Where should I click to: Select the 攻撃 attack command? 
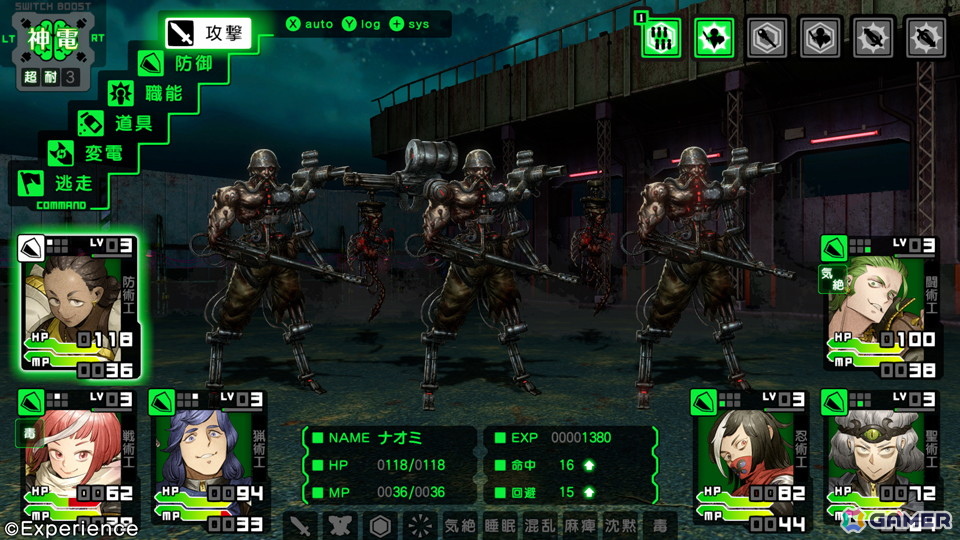[205, 33]
